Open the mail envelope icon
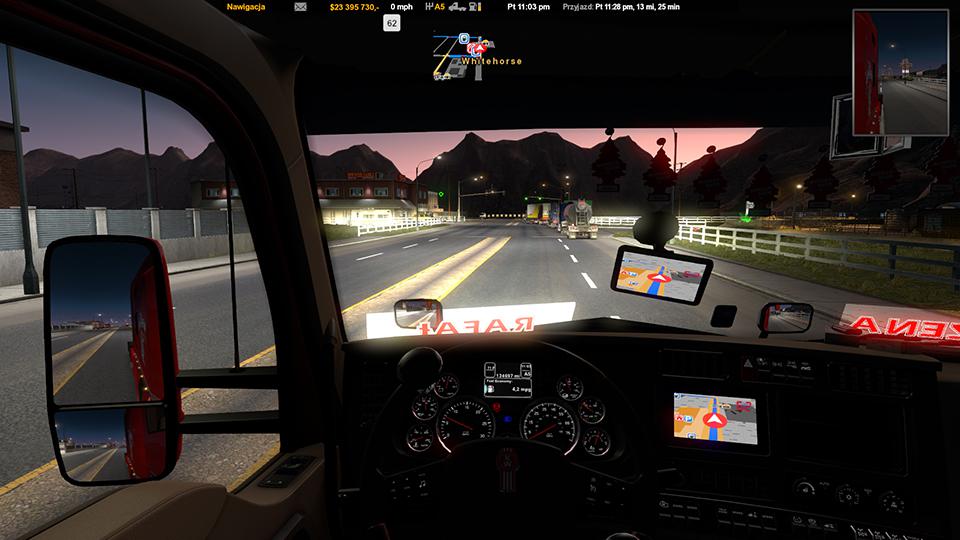This screenshot has height=540, width=960. coord(300,6)
